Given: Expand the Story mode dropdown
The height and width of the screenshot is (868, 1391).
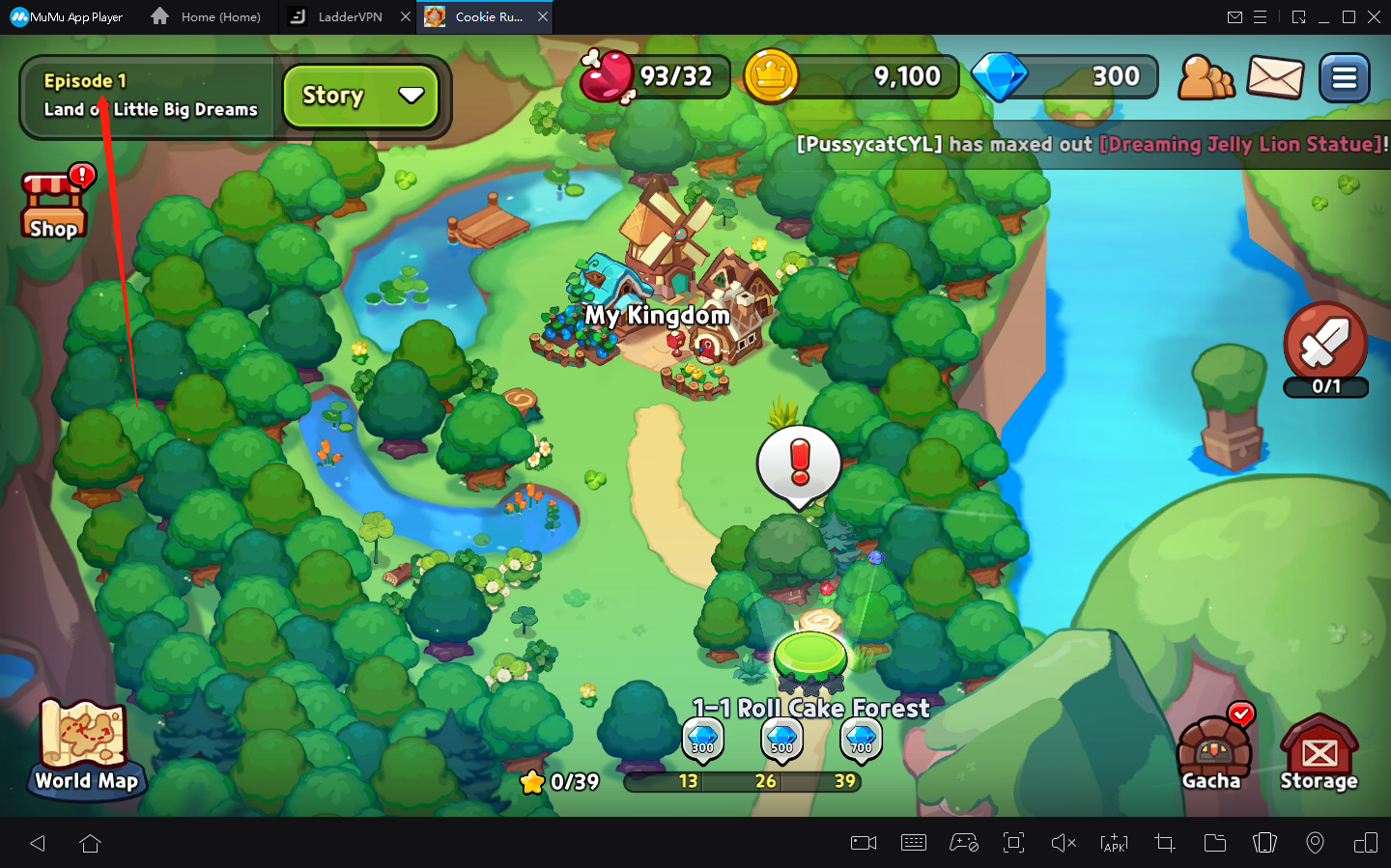Looking at the screenshot, I should (360, 96).
